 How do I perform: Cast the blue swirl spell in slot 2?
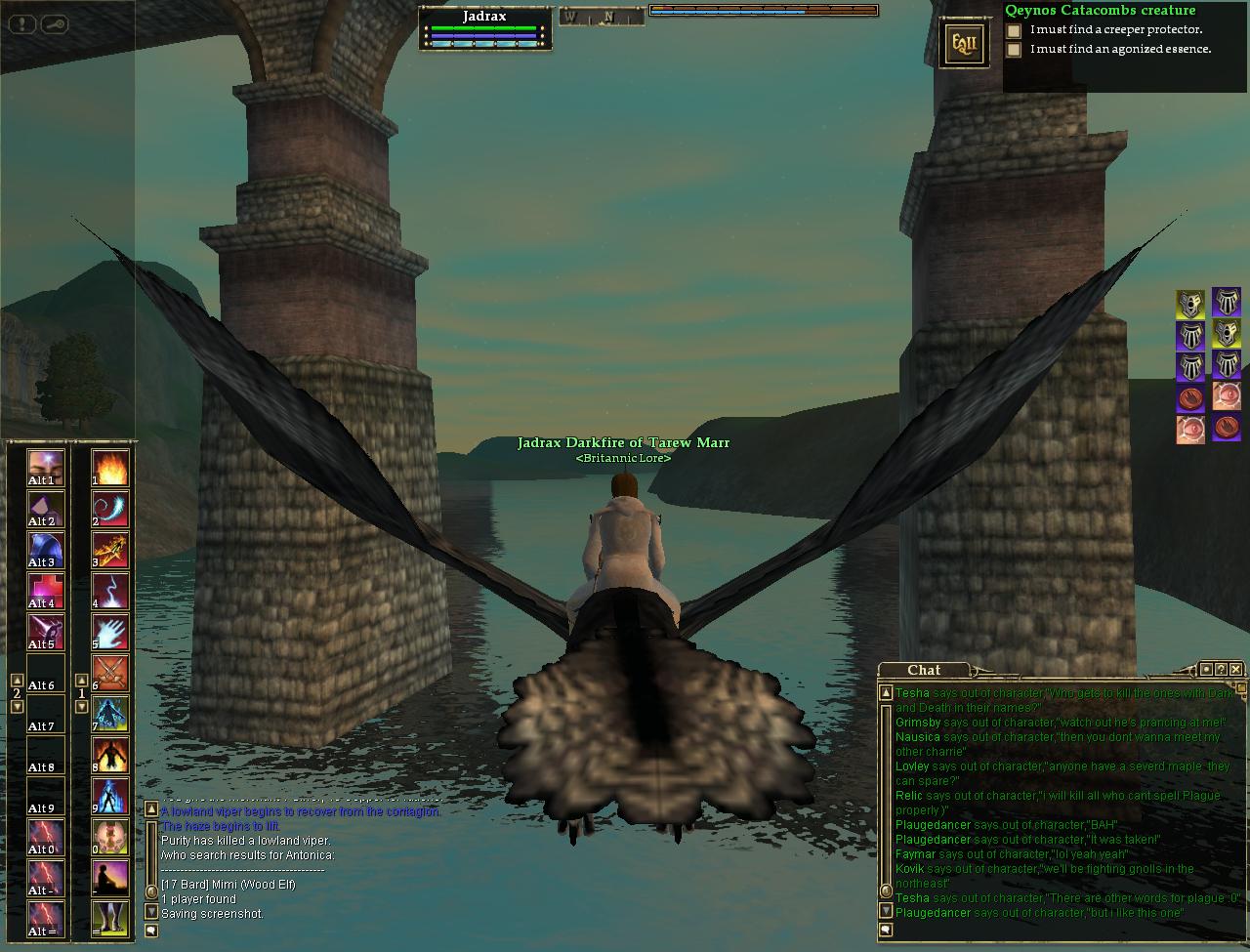click(110, 509)
